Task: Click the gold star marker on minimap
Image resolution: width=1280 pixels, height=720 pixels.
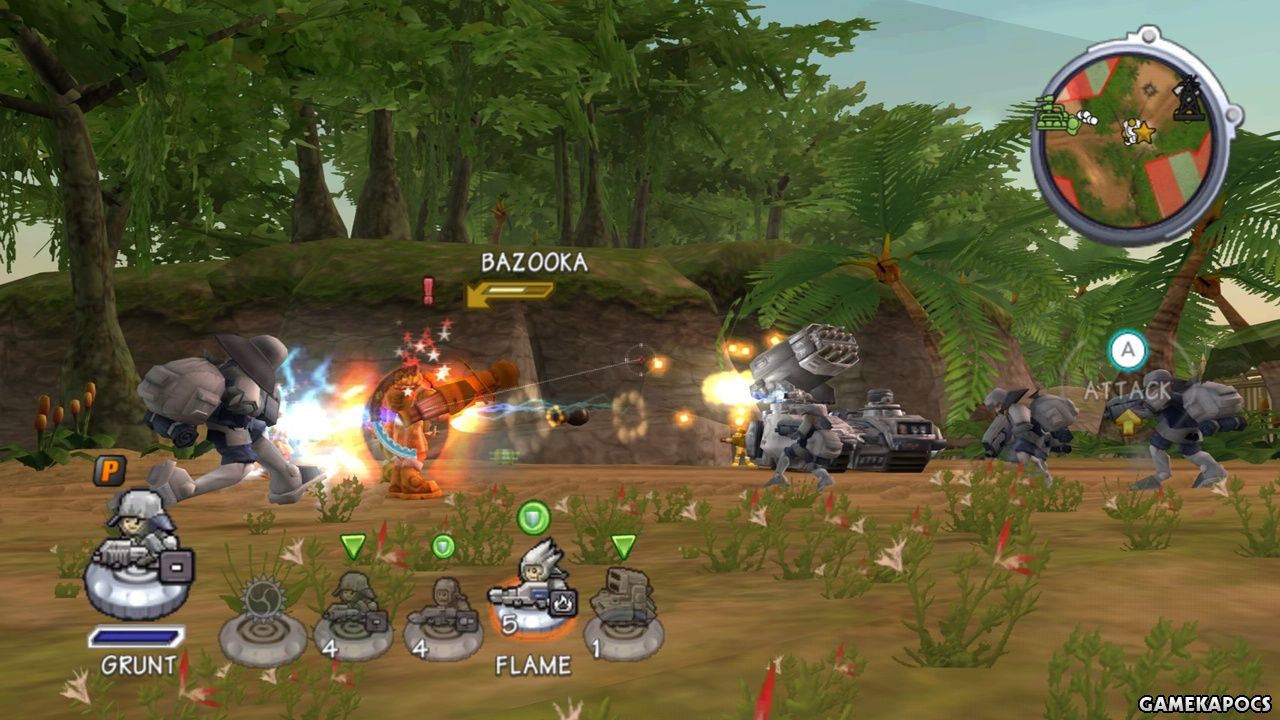Action: click(1146, 132)
